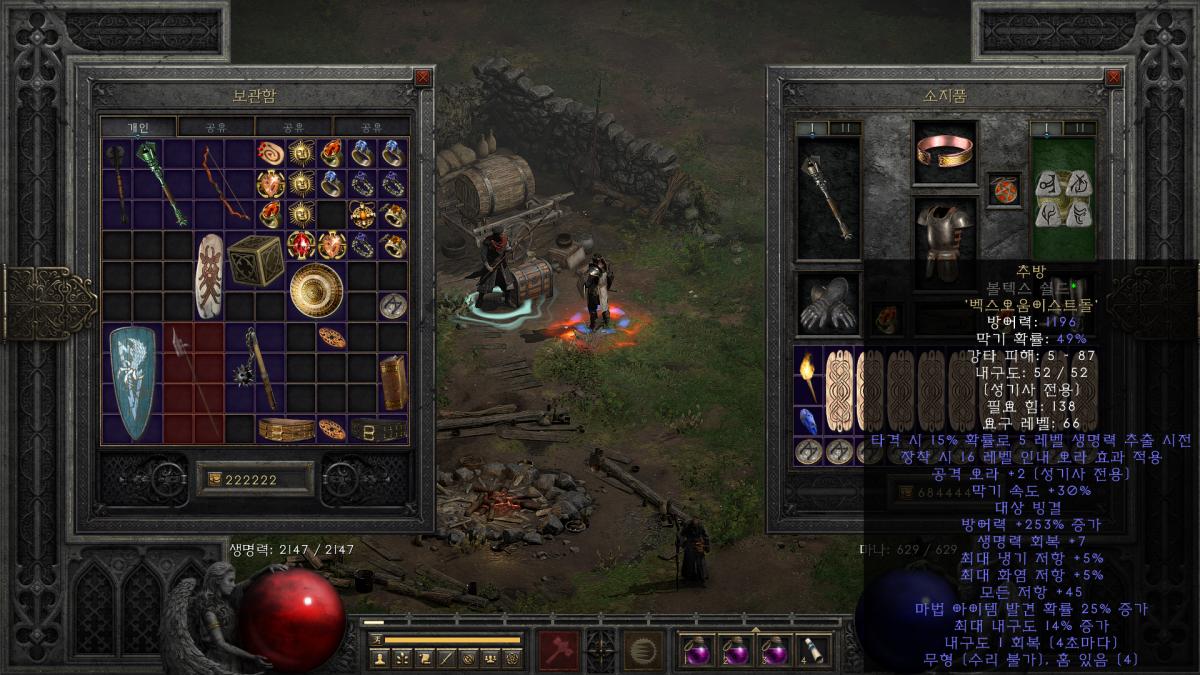Select the Horadric Cube in the stash
Screen dimensions: 1200x675
pyautogui.click(x=255, y=260)
